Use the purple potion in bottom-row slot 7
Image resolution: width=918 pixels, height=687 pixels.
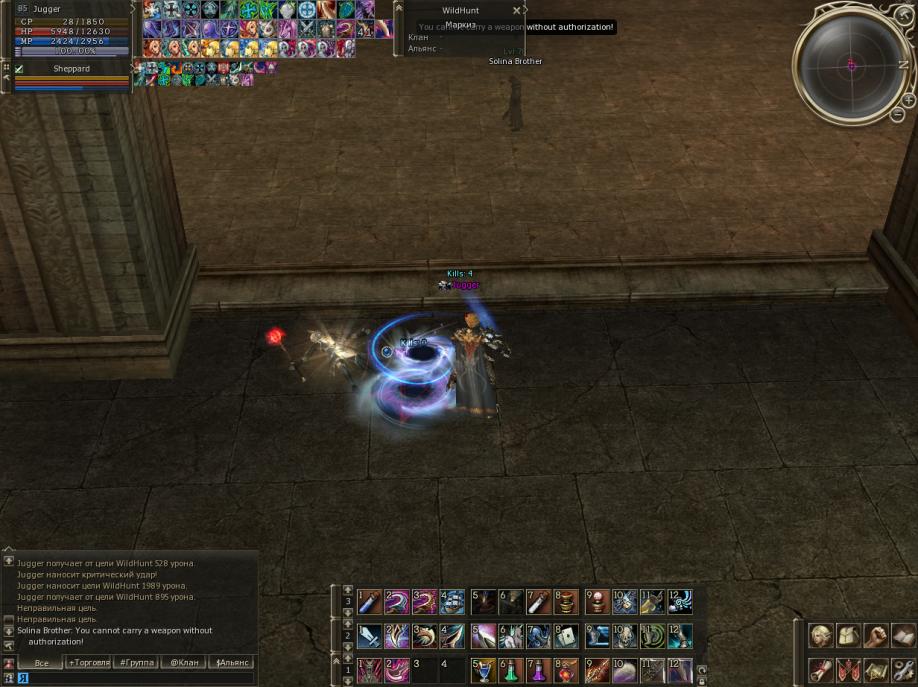pyautogui.click(x=539, y=669)
